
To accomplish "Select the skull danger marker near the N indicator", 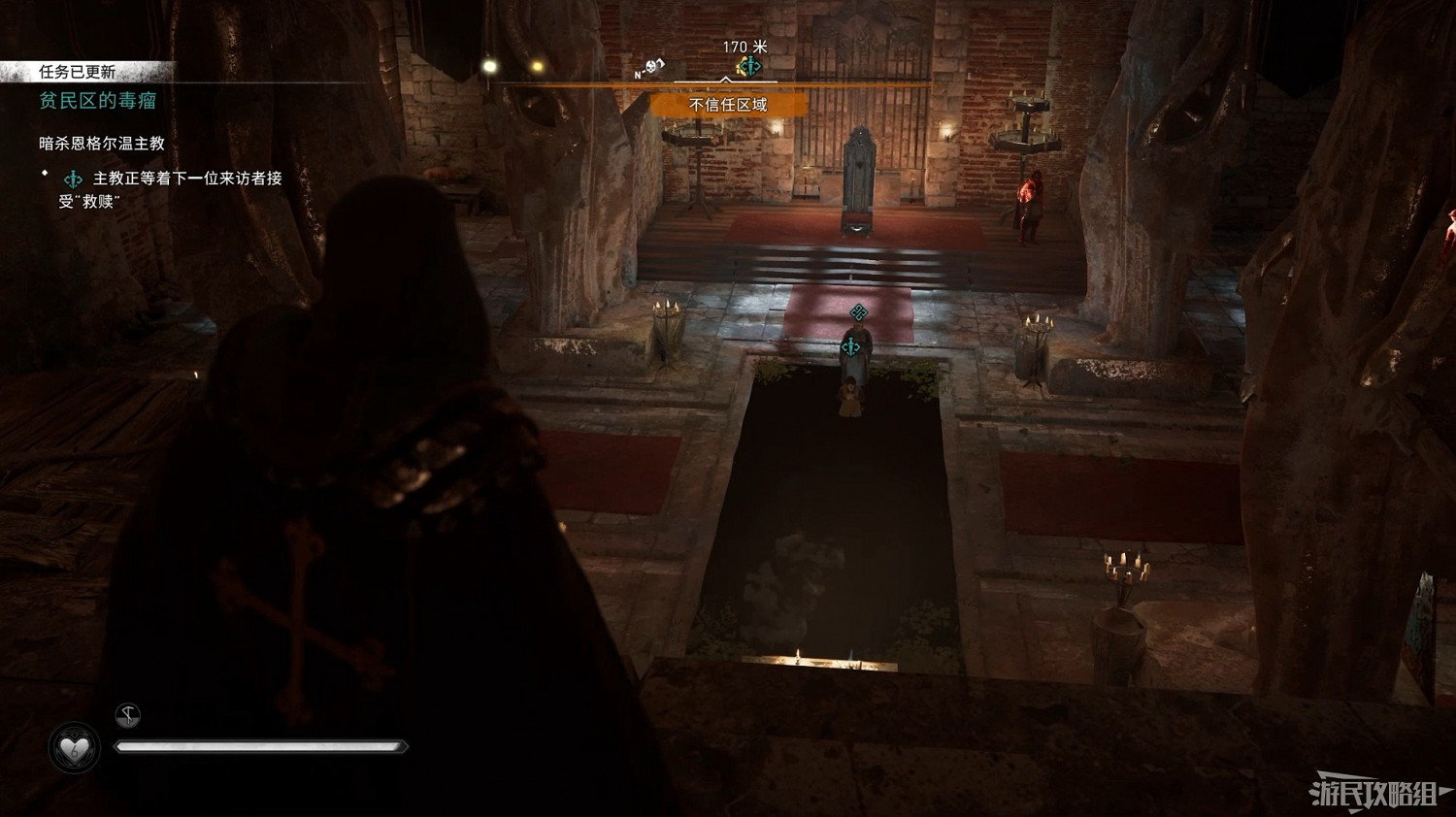I will (x=651, y=66).
